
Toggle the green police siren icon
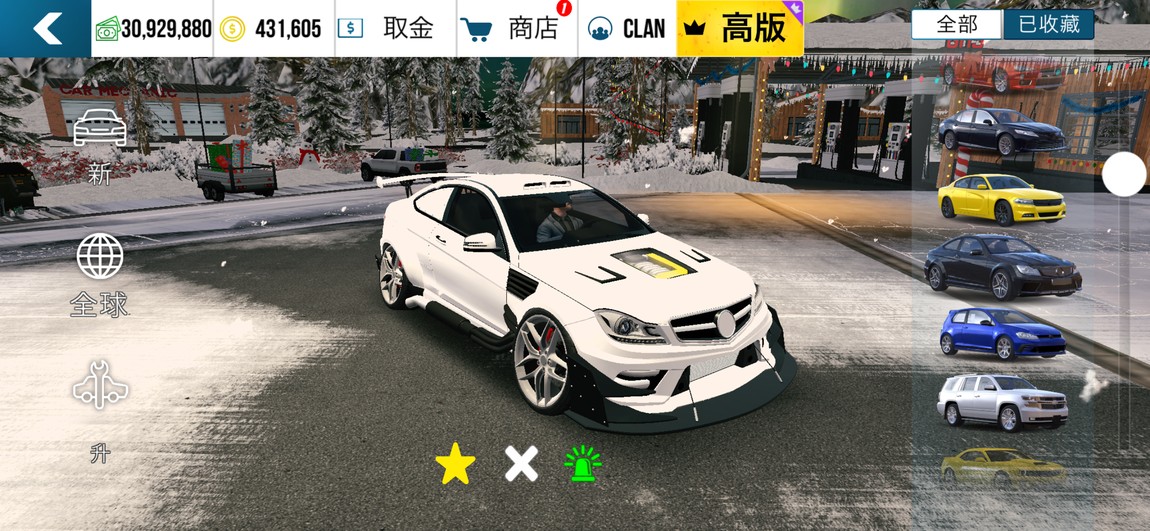(x=582, y=464)
